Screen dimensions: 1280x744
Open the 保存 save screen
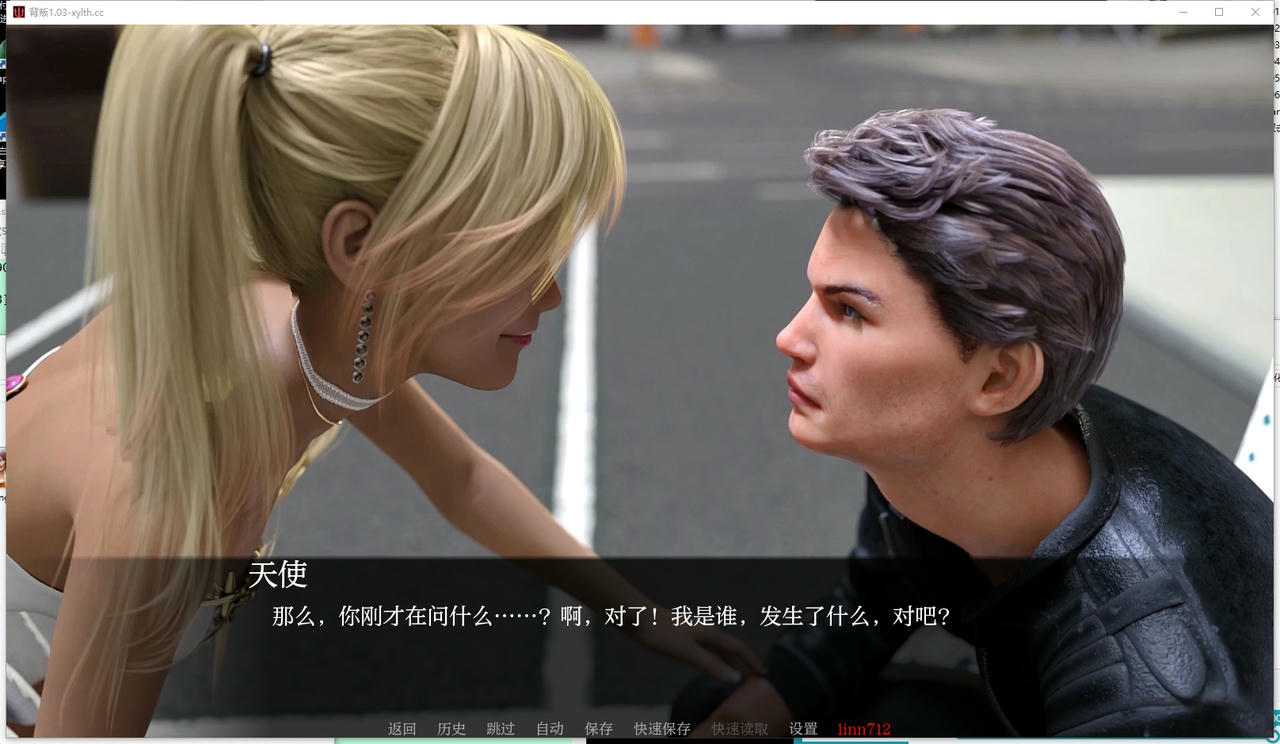[598, 729]
